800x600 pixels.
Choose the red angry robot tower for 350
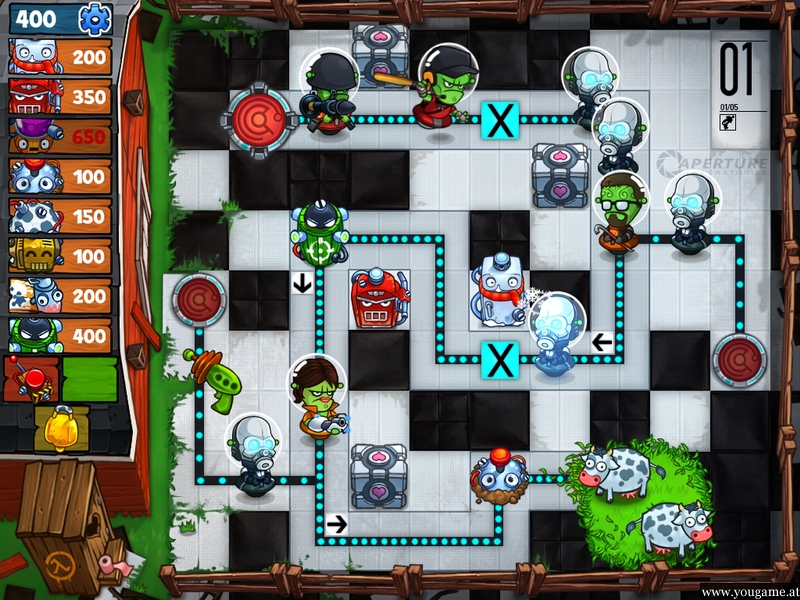(60, 97)
